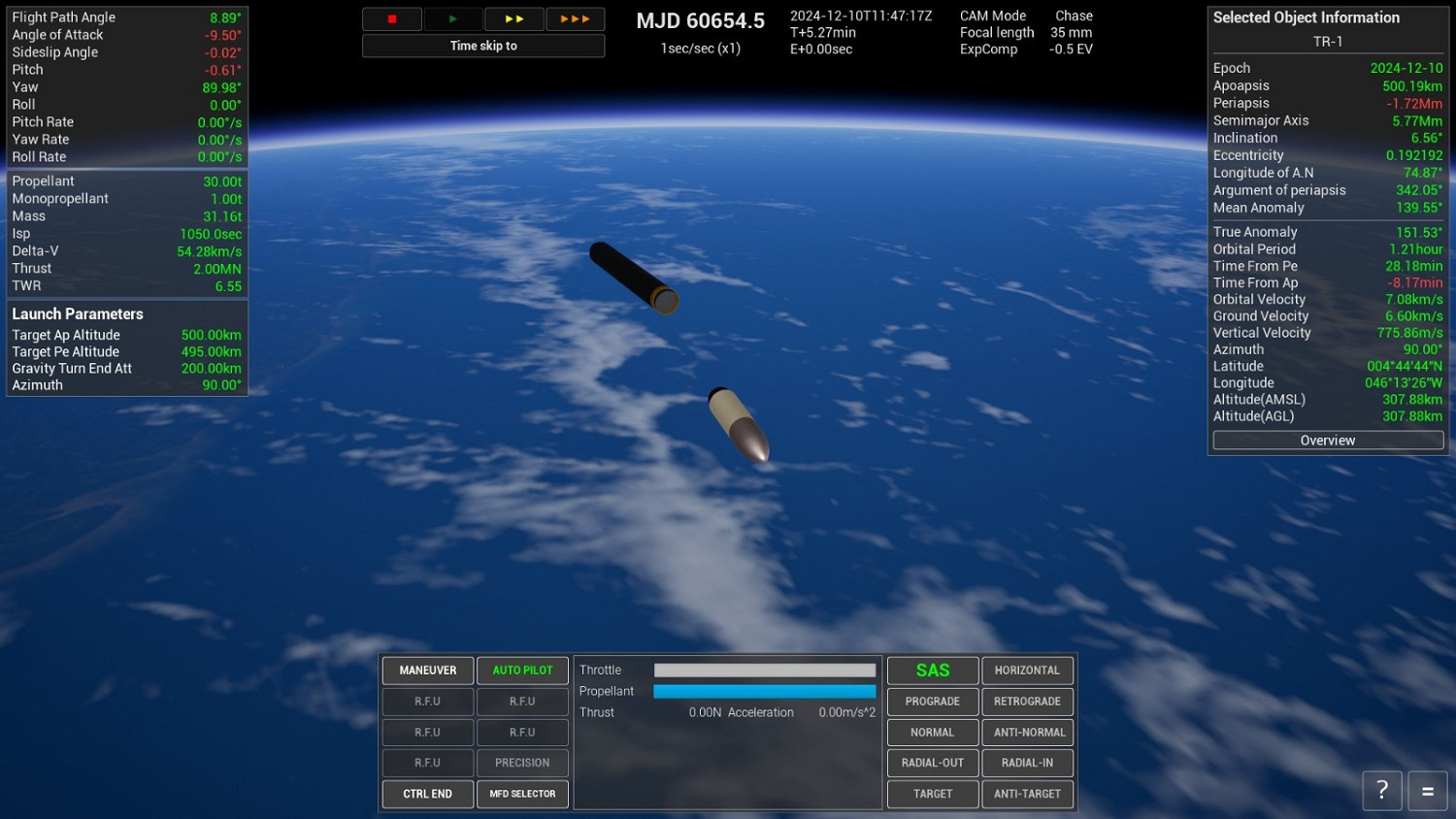Viewport: 1456px width, 819px height.
Task: Open the Time skip to dialog
Action: (x=483, y=45)
